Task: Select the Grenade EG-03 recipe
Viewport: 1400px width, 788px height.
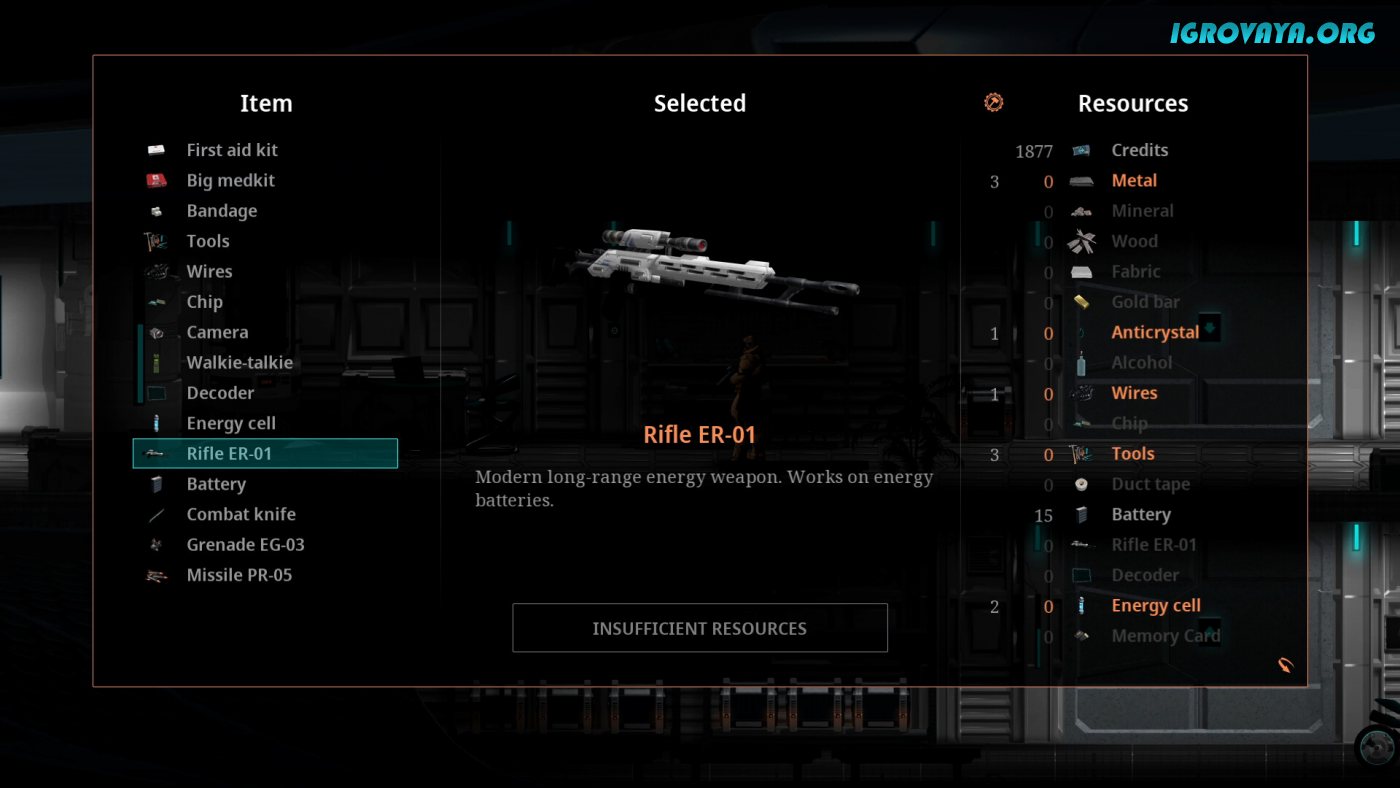Action: (x=245, y=544)
